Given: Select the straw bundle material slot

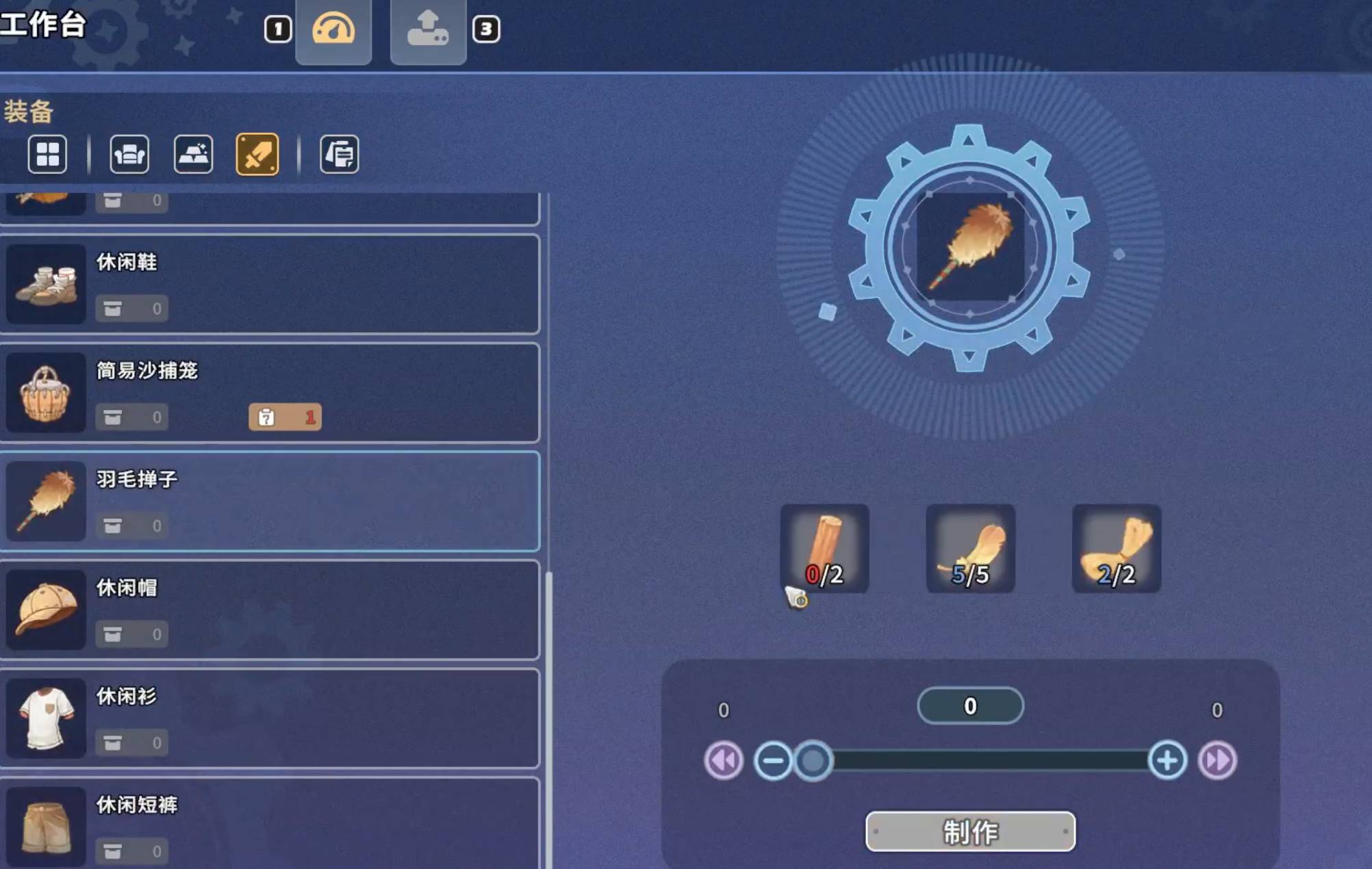Looking at the screenshot, I should (1116, 549).
